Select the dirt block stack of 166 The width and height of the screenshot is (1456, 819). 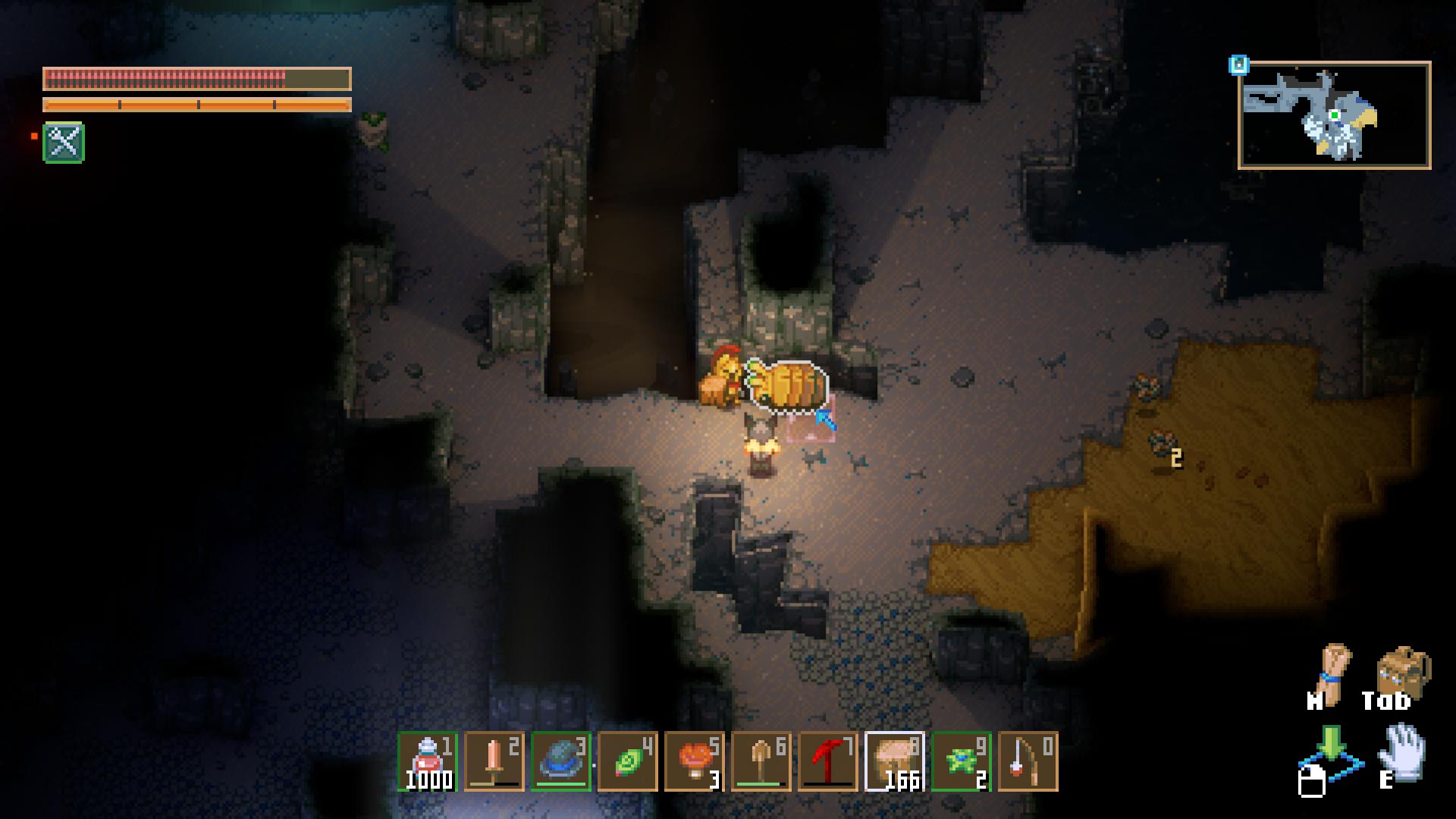[894, 761]
